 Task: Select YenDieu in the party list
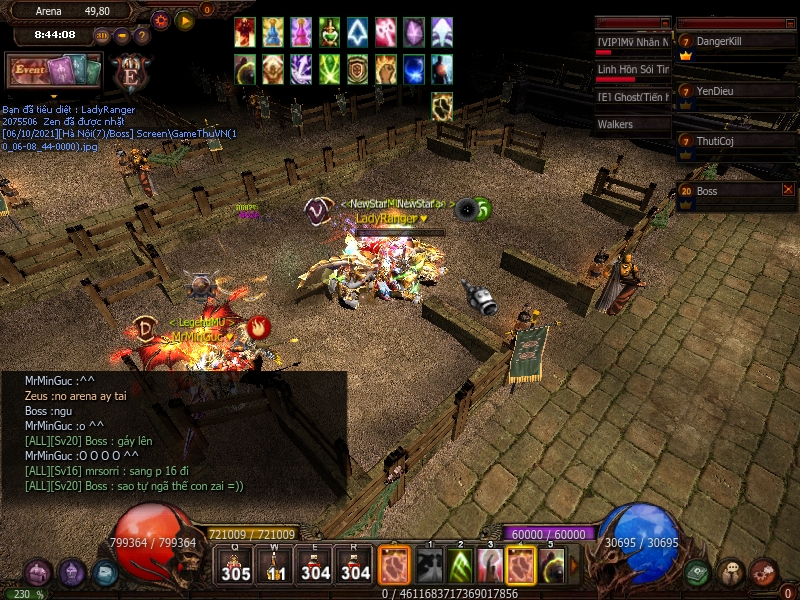point(736,91)
